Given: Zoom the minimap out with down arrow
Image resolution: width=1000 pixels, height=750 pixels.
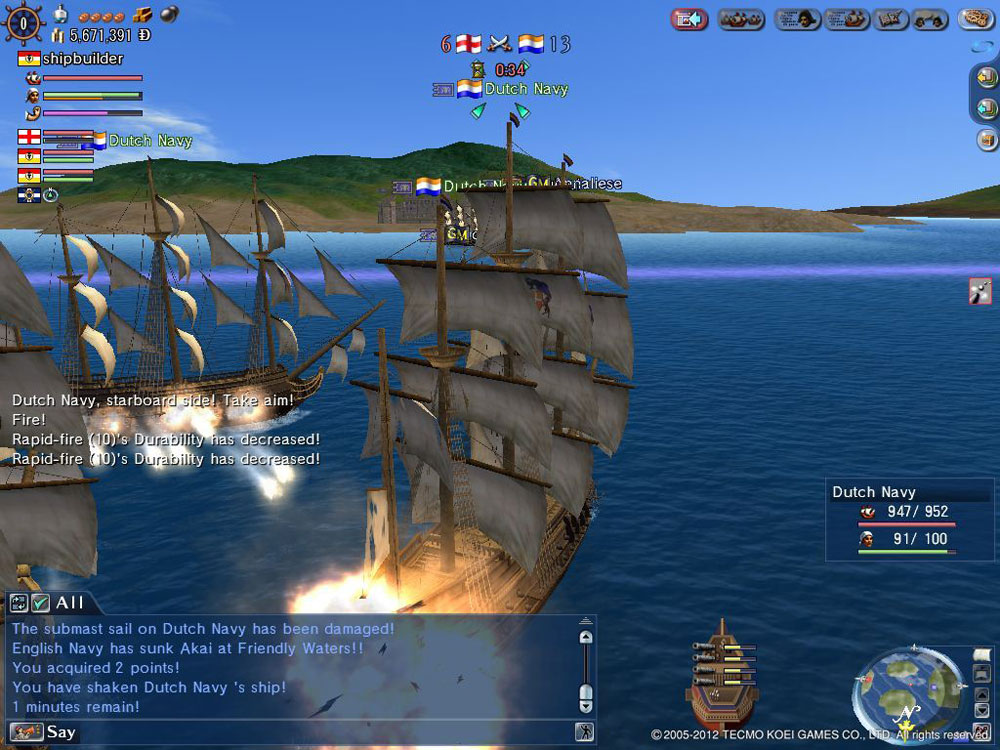Looking at the screenshot, I should click(x=980, y=708).
